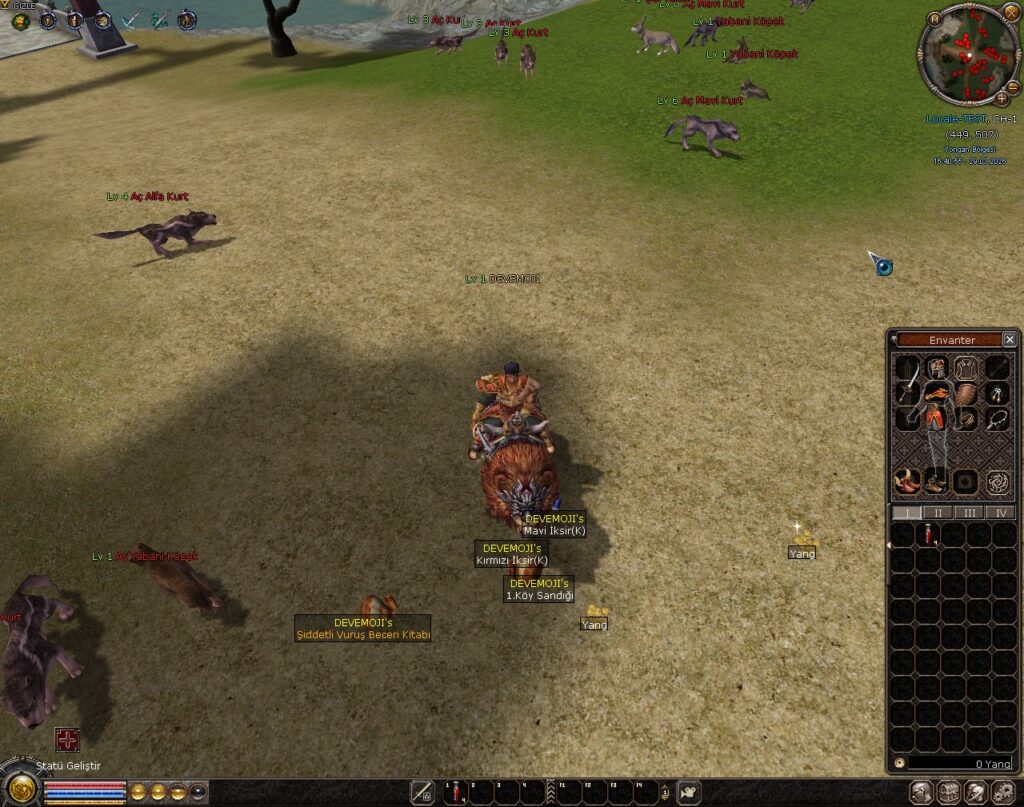1024x807 pixels.
Task: Select the equipped helmet slot
Action: point(937,367)
